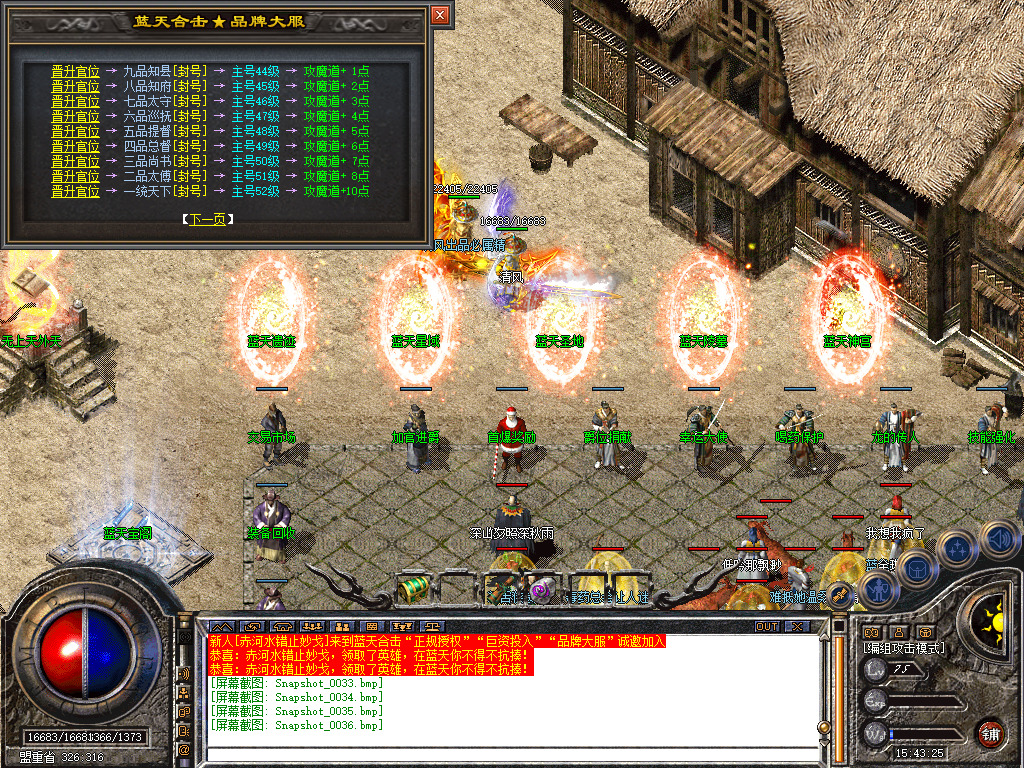1024x768 pixels.
Task: Toggle the 编组攻击模式 attack mode label
Action: pos(905,648)
